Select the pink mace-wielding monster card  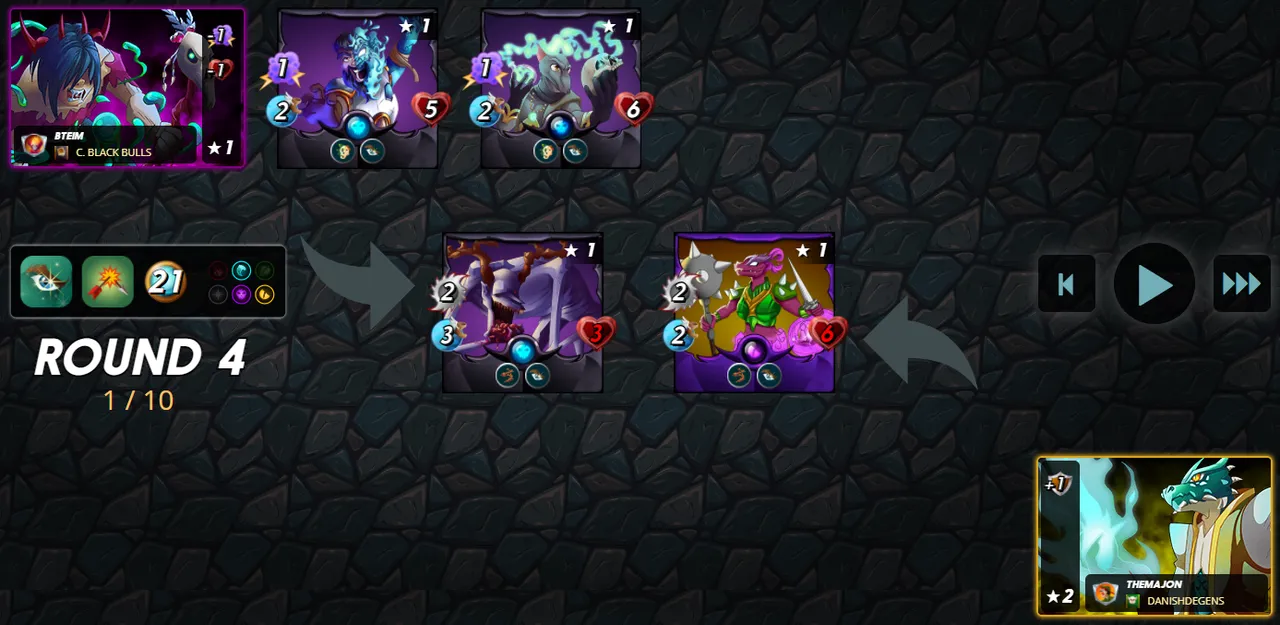754,313
